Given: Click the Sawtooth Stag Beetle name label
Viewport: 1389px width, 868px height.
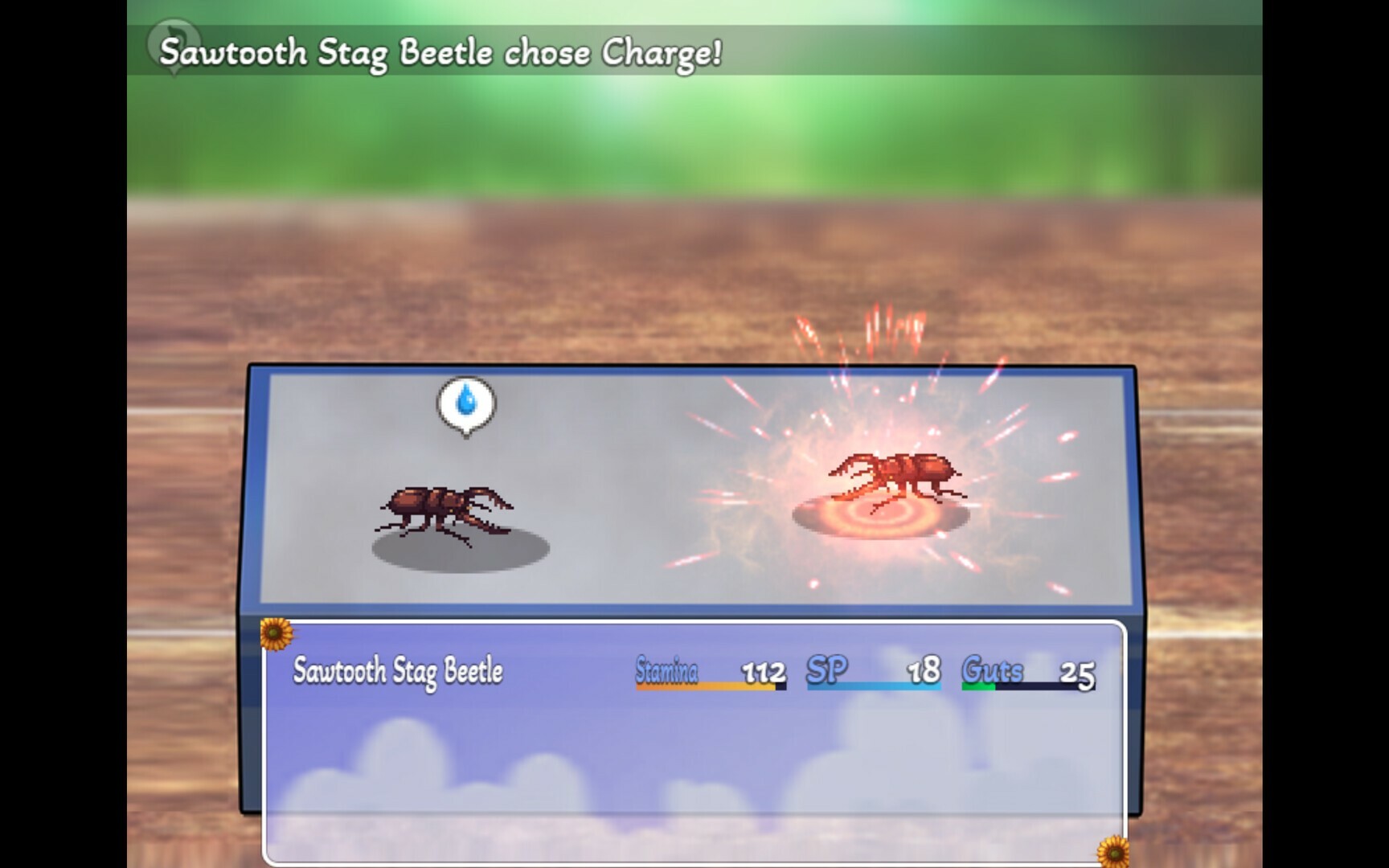Looking at the screenshot, I should [399, 669].
